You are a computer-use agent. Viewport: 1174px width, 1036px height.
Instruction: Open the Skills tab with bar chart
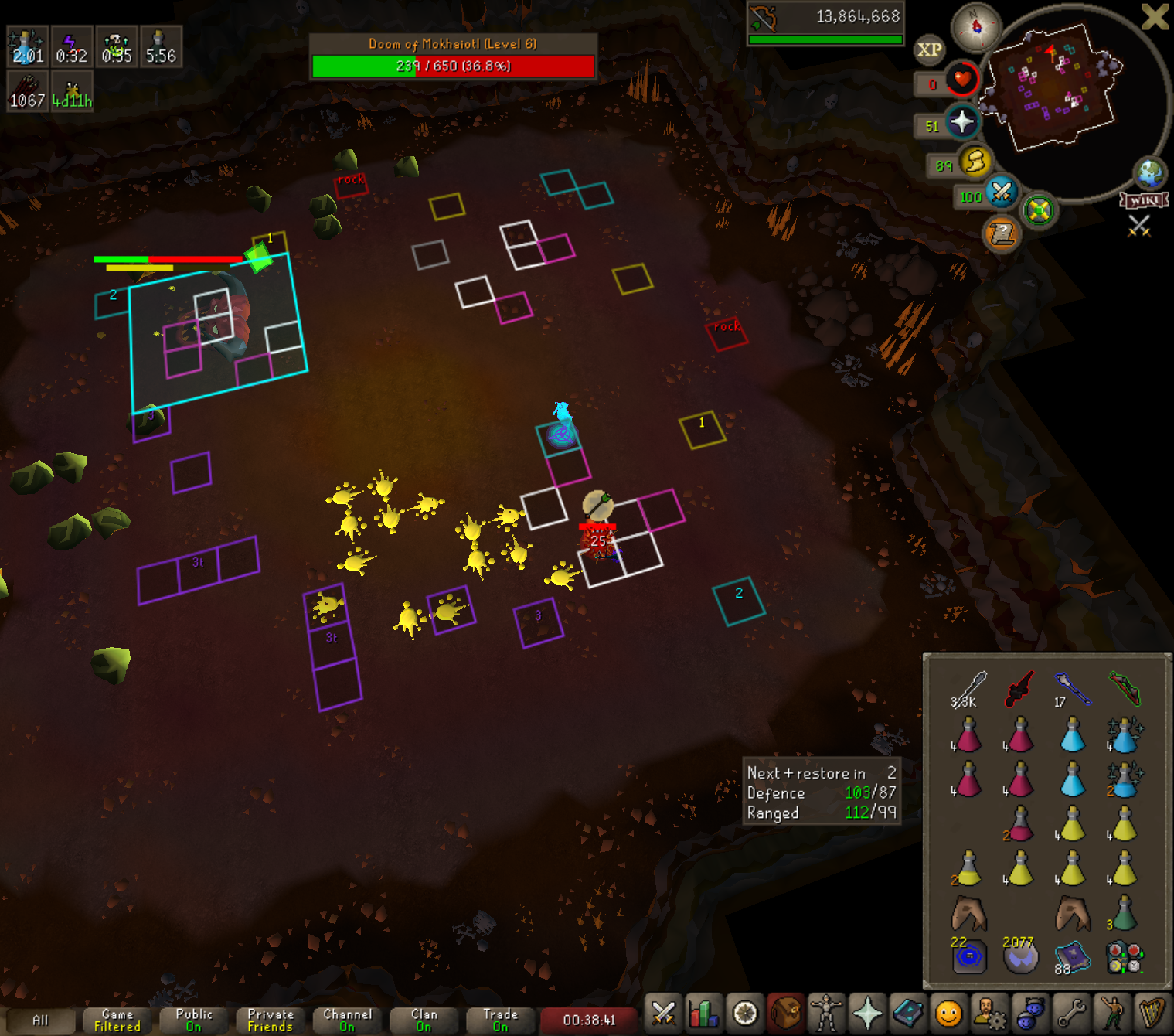(703, 1013)
